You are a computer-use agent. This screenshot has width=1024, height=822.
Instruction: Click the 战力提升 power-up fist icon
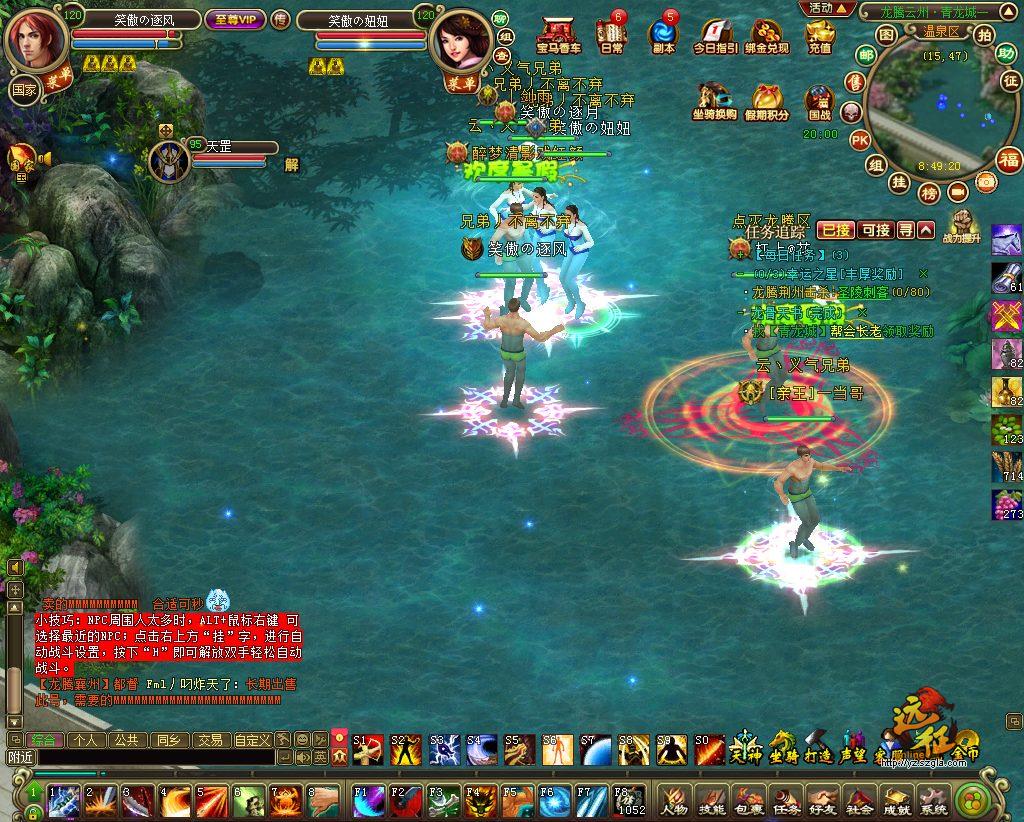[x=961, y=225]
